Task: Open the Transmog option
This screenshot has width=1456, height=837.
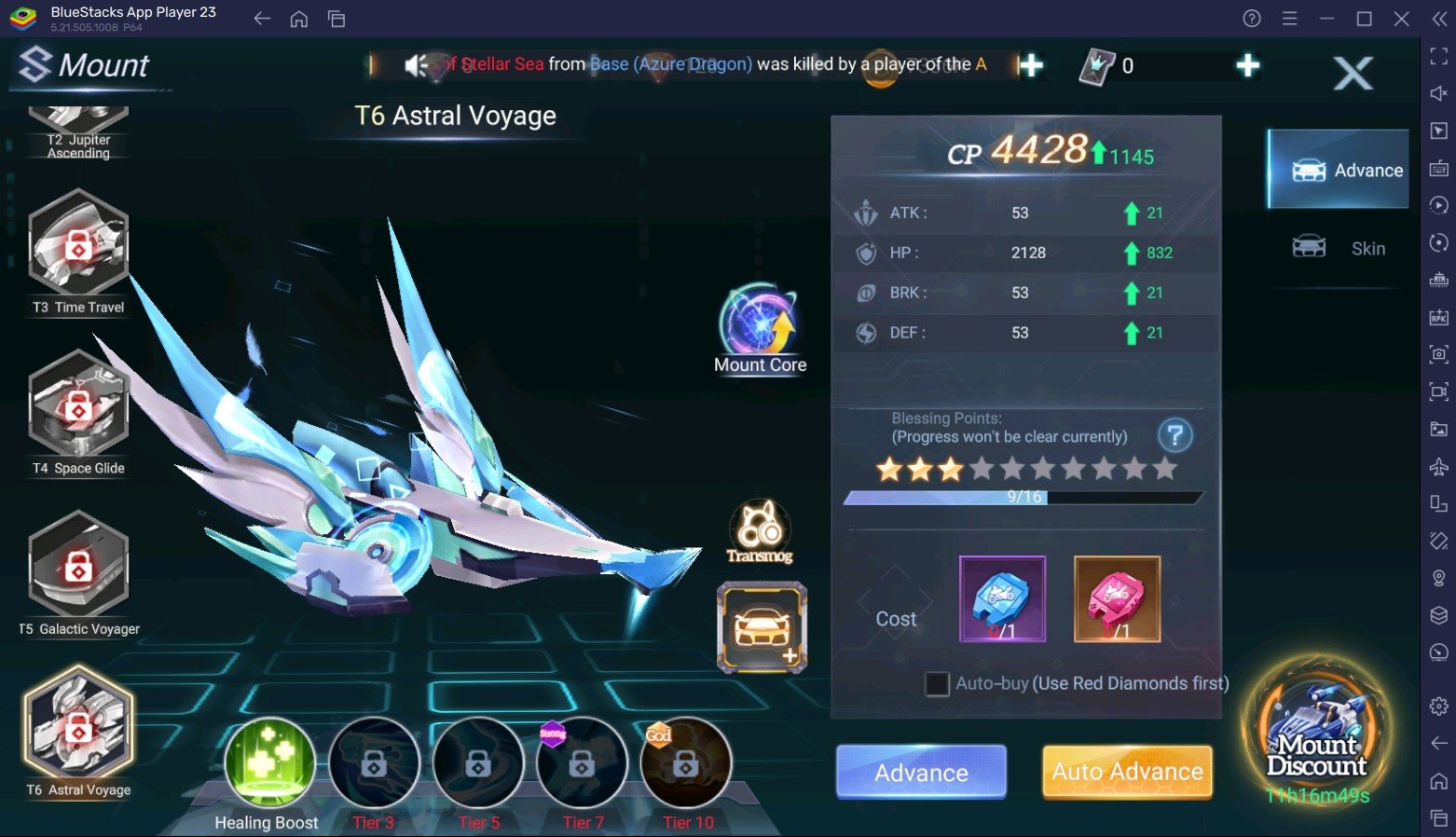Action: click(x=760, y=530)
